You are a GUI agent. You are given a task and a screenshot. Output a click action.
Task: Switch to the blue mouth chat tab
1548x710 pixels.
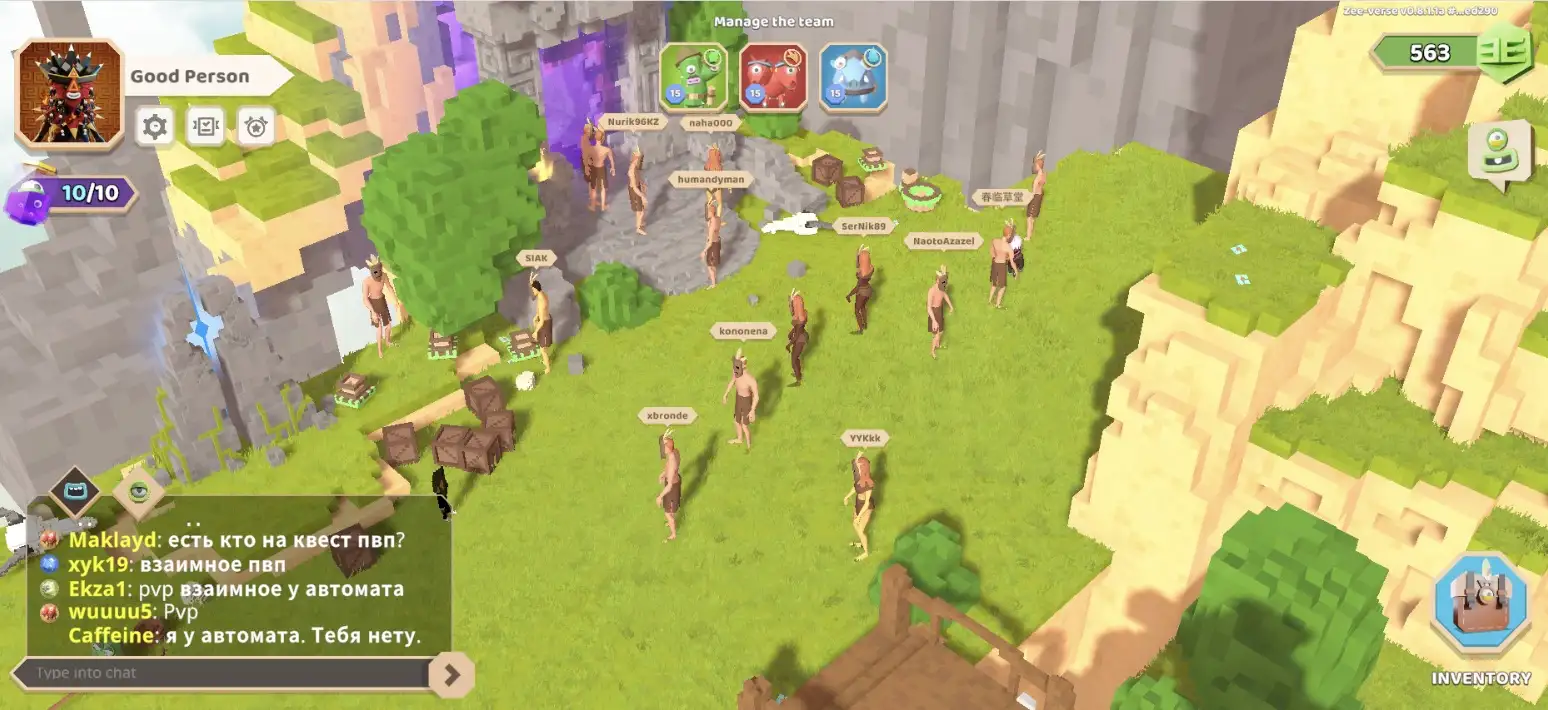76,491
